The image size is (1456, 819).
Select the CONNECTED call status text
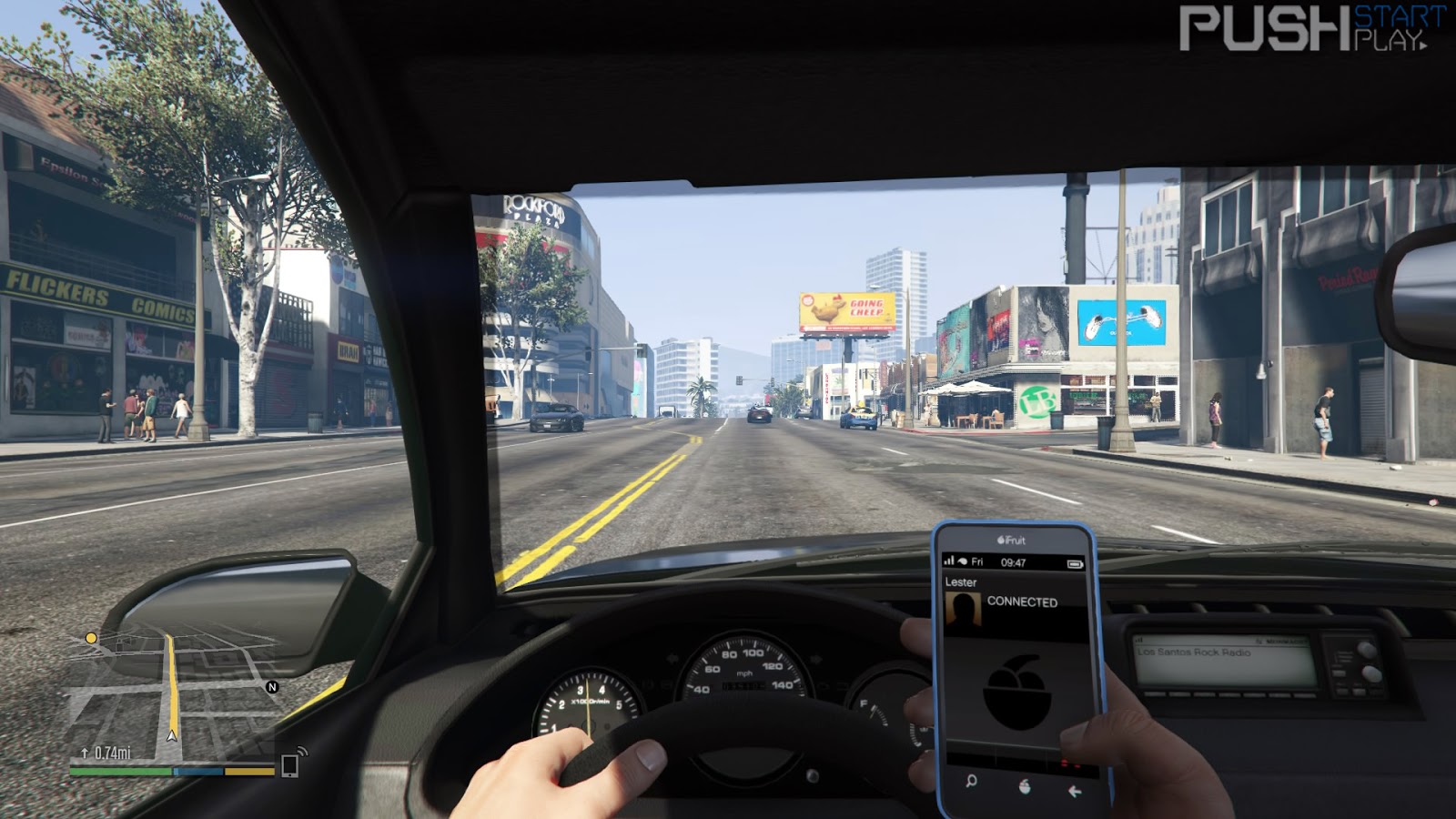pos(1023,602)
